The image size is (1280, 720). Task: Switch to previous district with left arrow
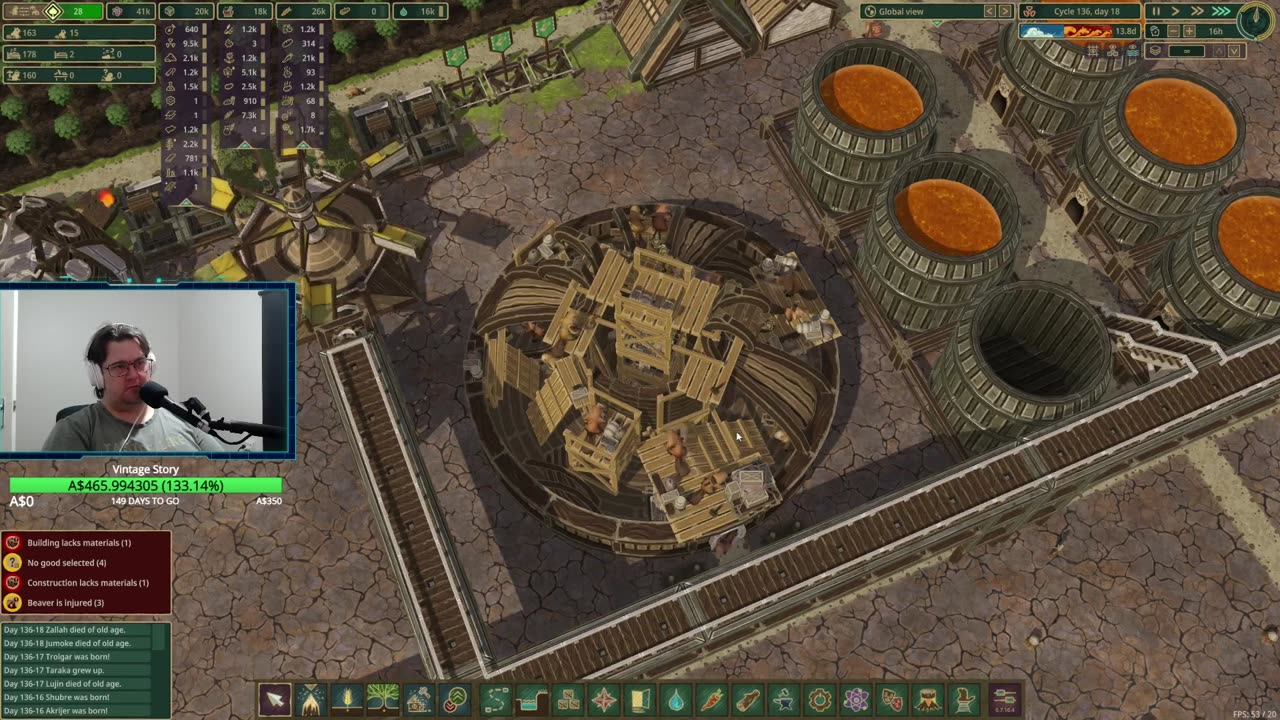990,11
